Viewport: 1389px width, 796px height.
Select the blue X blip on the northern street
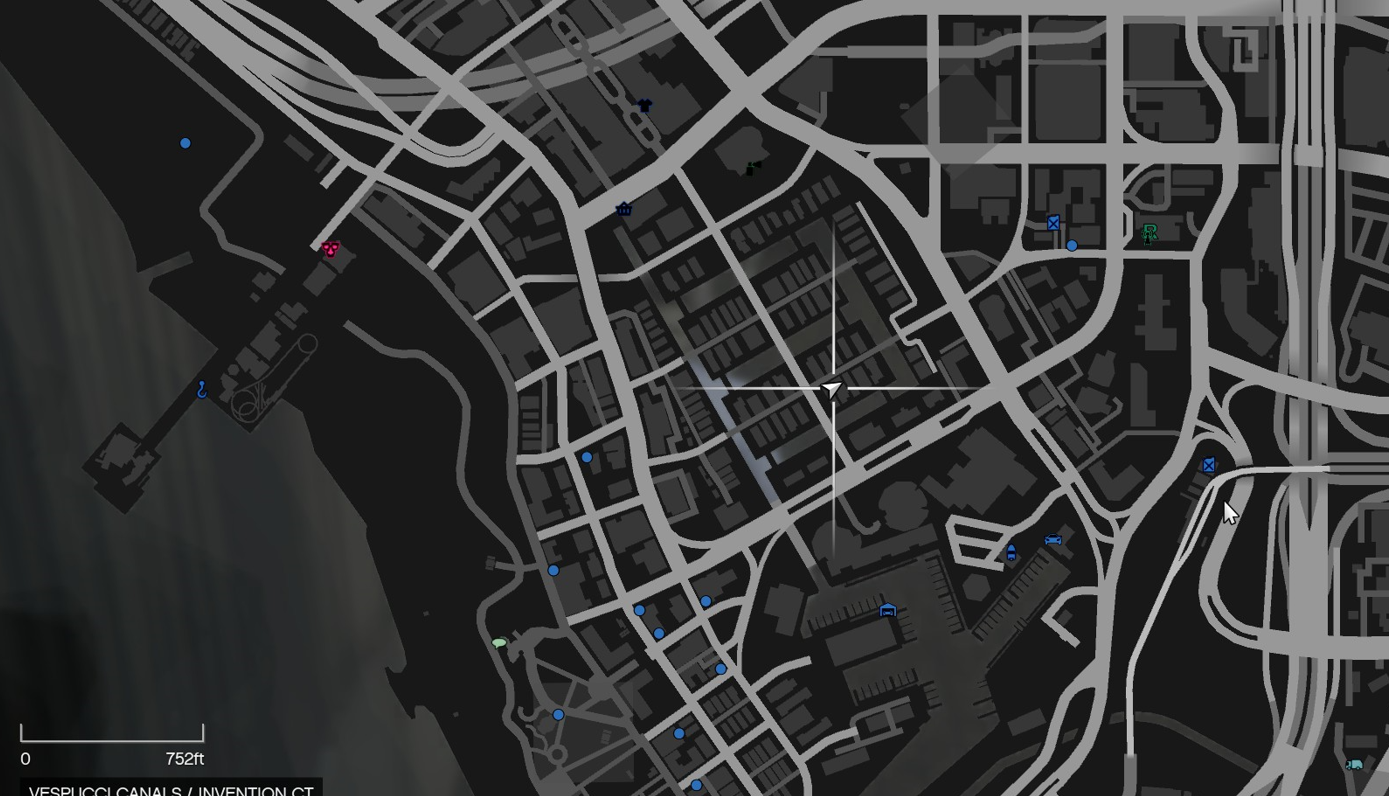(x=1051, y=222)
